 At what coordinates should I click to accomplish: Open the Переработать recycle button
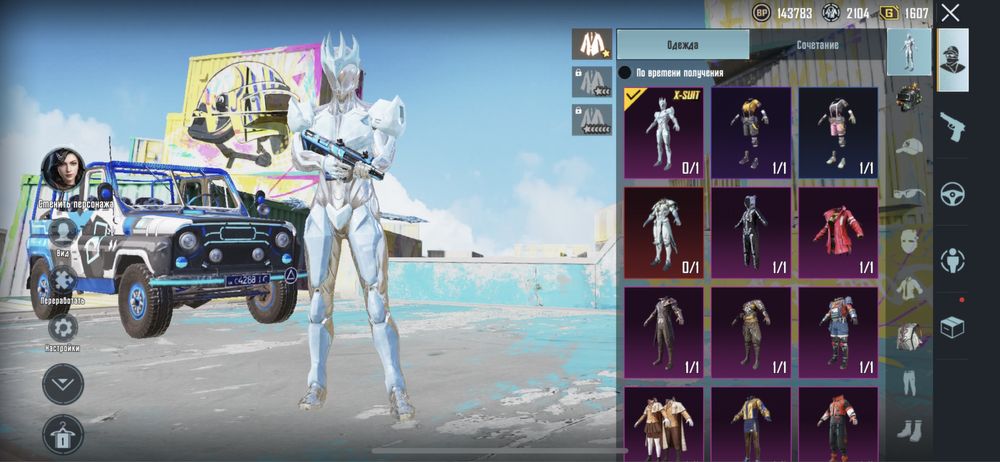pos(62,280)
